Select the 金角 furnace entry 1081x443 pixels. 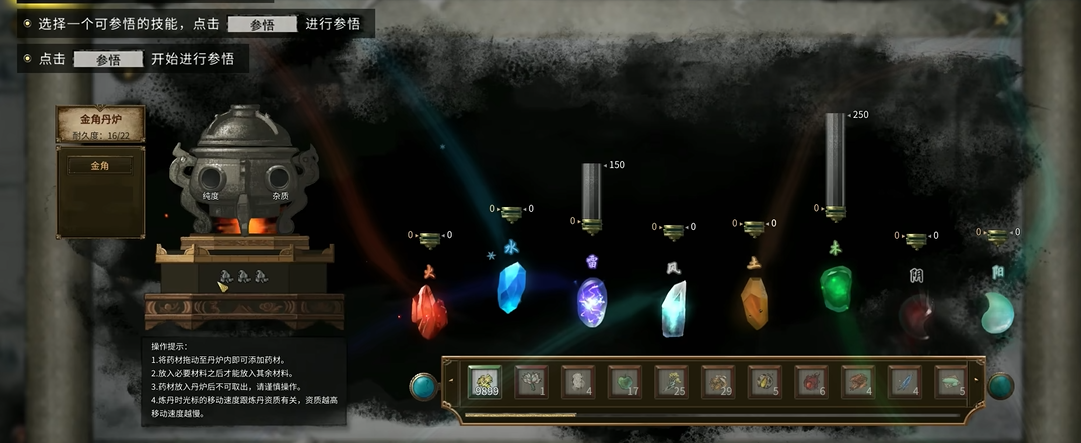click(x=100, y=166)
